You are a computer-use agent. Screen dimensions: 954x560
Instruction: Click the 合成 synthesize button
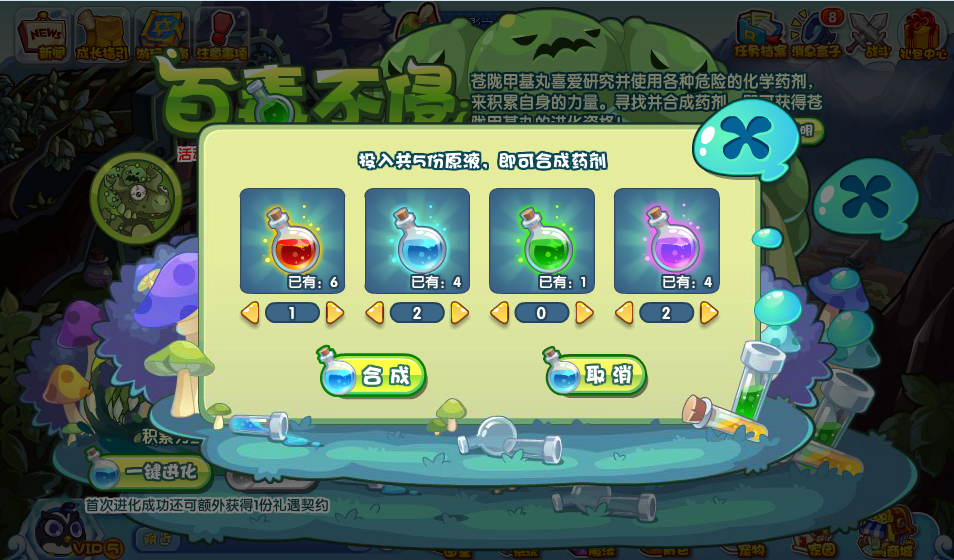[x=373, y=376]
